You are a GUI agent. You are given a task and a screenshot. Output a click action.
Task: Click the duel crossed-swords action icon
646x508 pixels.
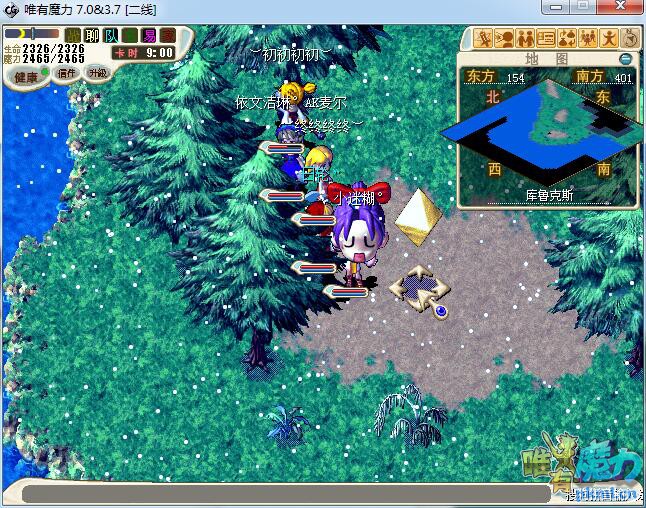tap(485, 39)
